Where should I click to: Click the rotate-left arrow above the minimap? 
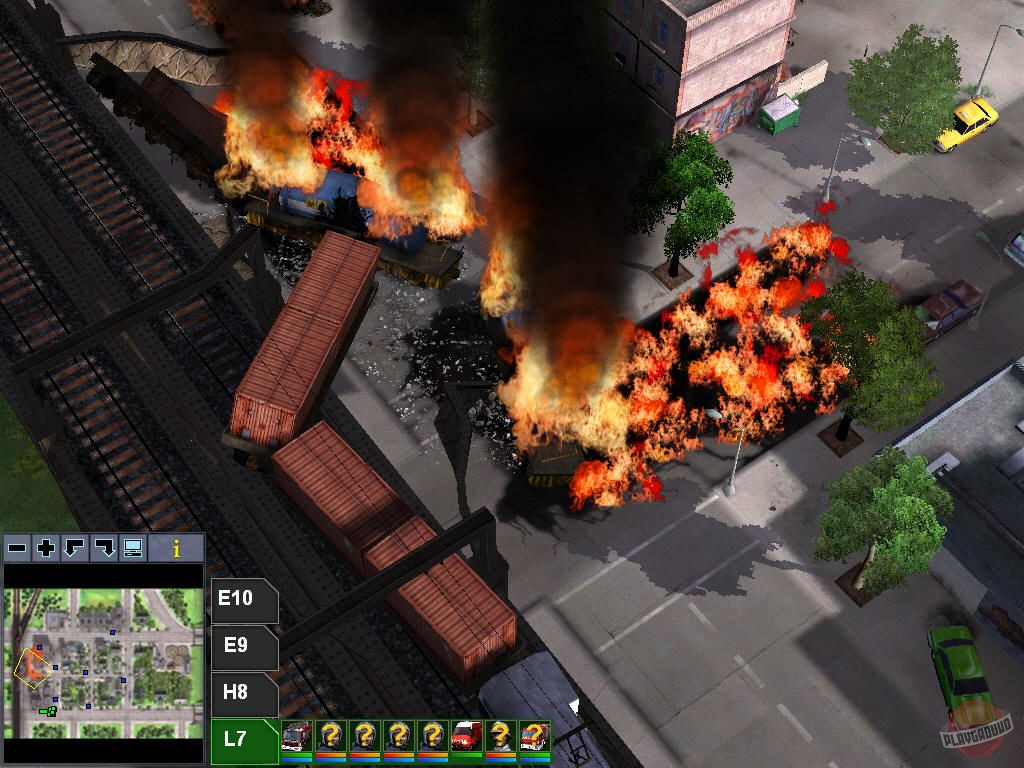74,548
